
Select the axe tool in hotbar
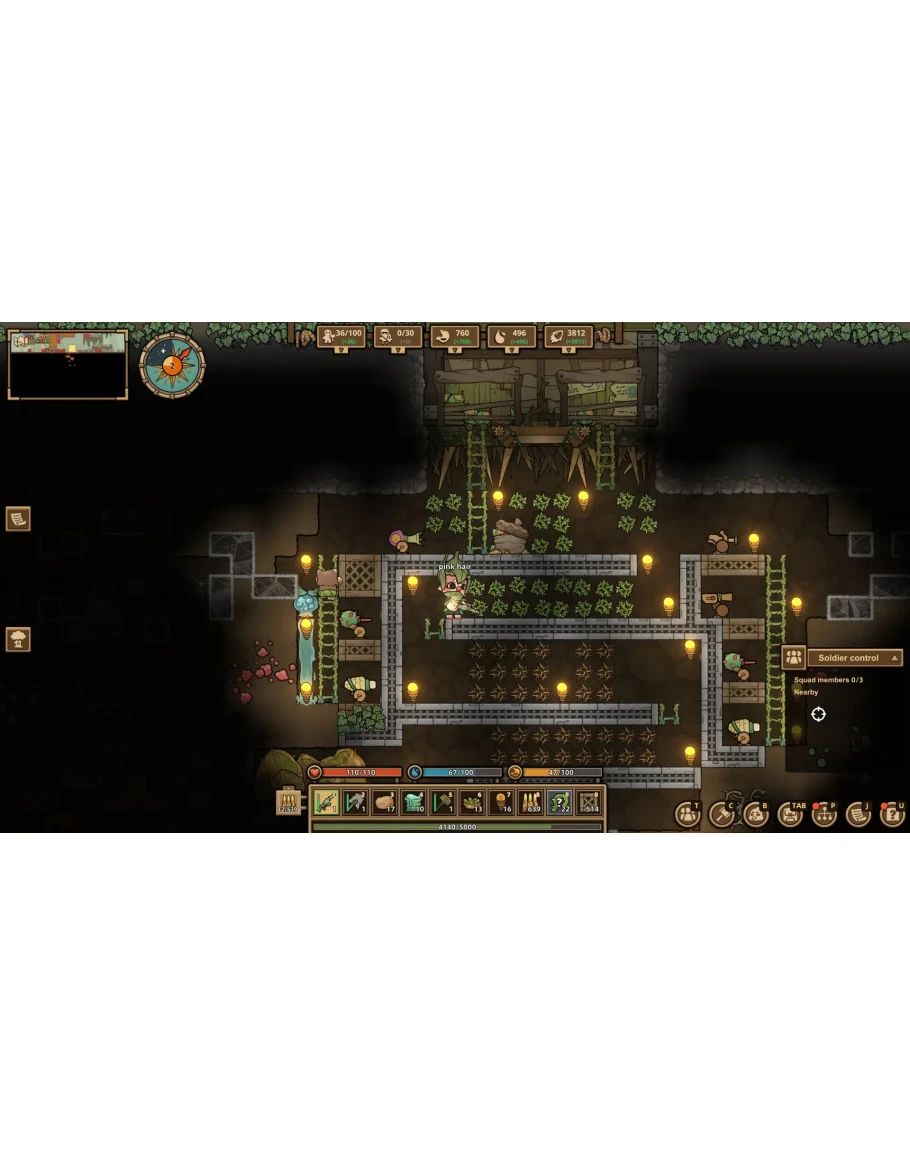tap(355, 802)
